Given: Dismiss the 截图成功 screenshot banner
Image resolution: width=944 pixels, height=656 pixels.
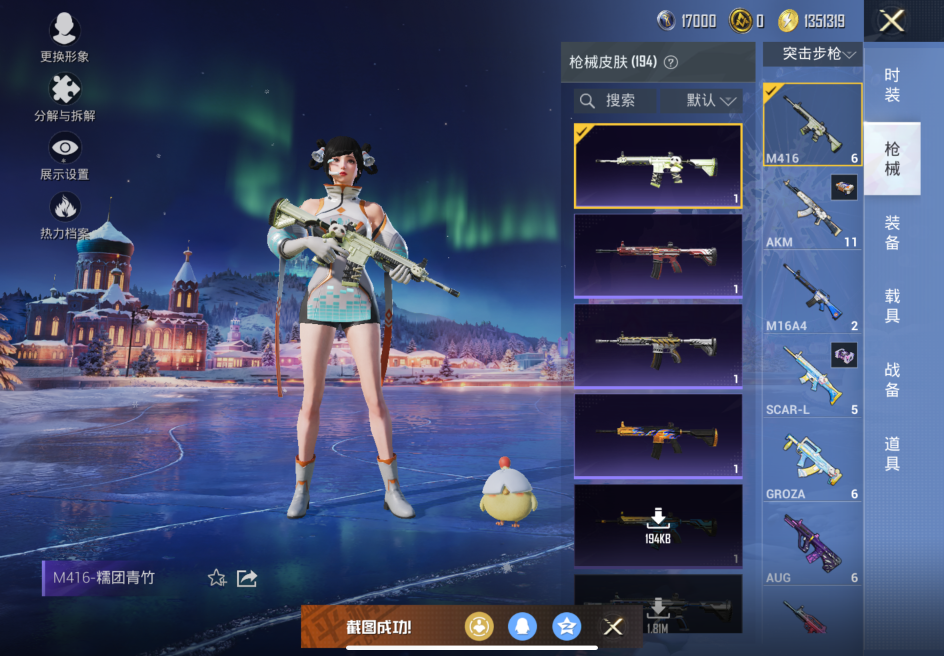Looking at the screenshot, I should pos(613,627).
